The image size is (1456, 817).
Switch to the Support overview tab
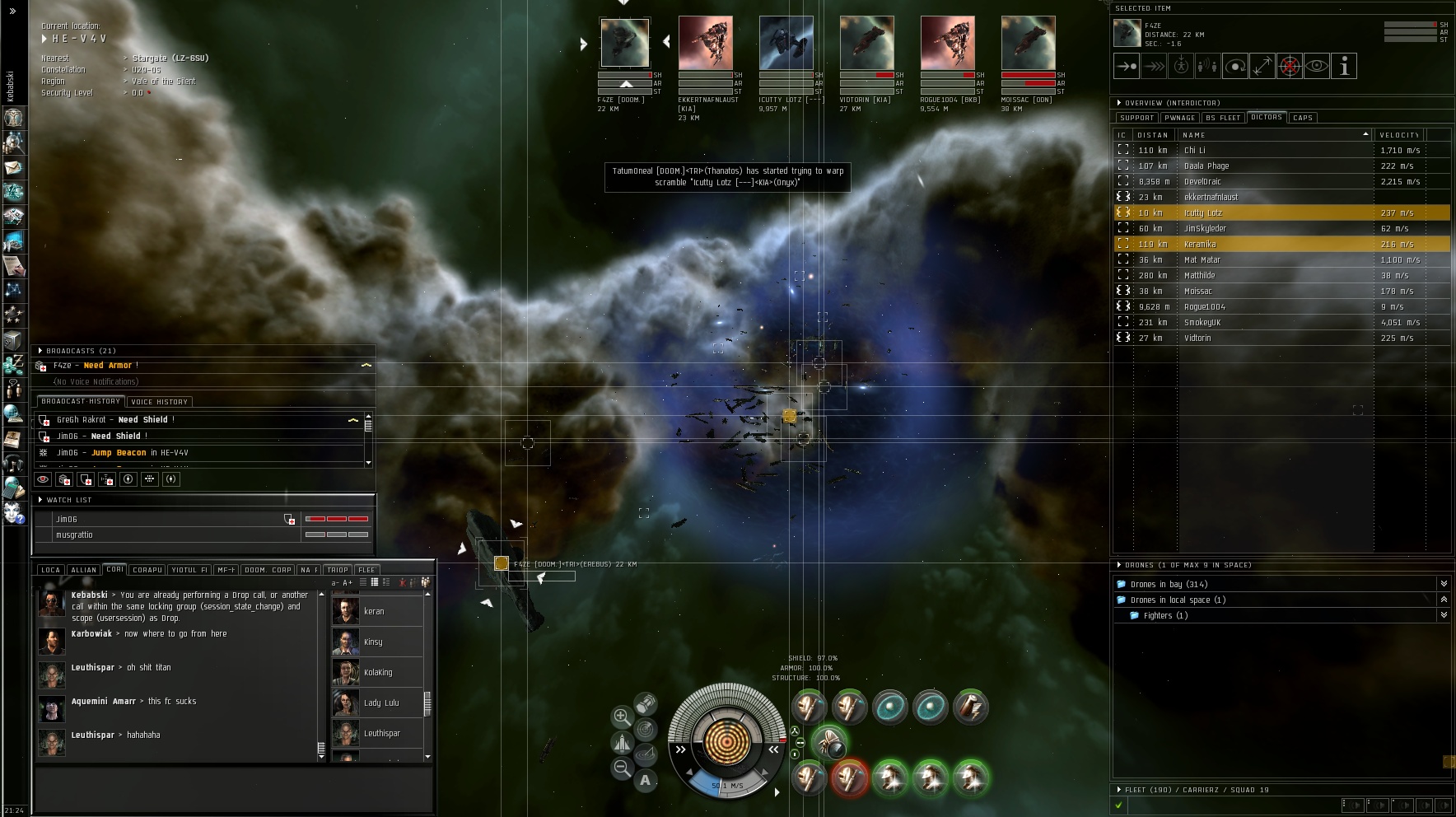pyautogui.click(x=1136, y=118)
